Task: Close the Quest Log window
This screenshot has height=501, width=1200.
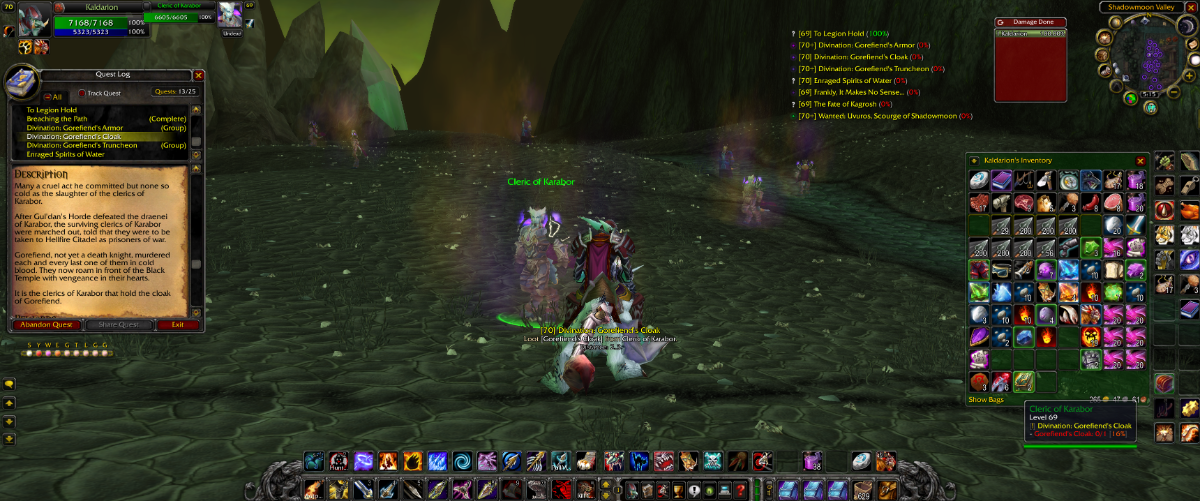Action: pyautogui.click(x=198, y=74)
